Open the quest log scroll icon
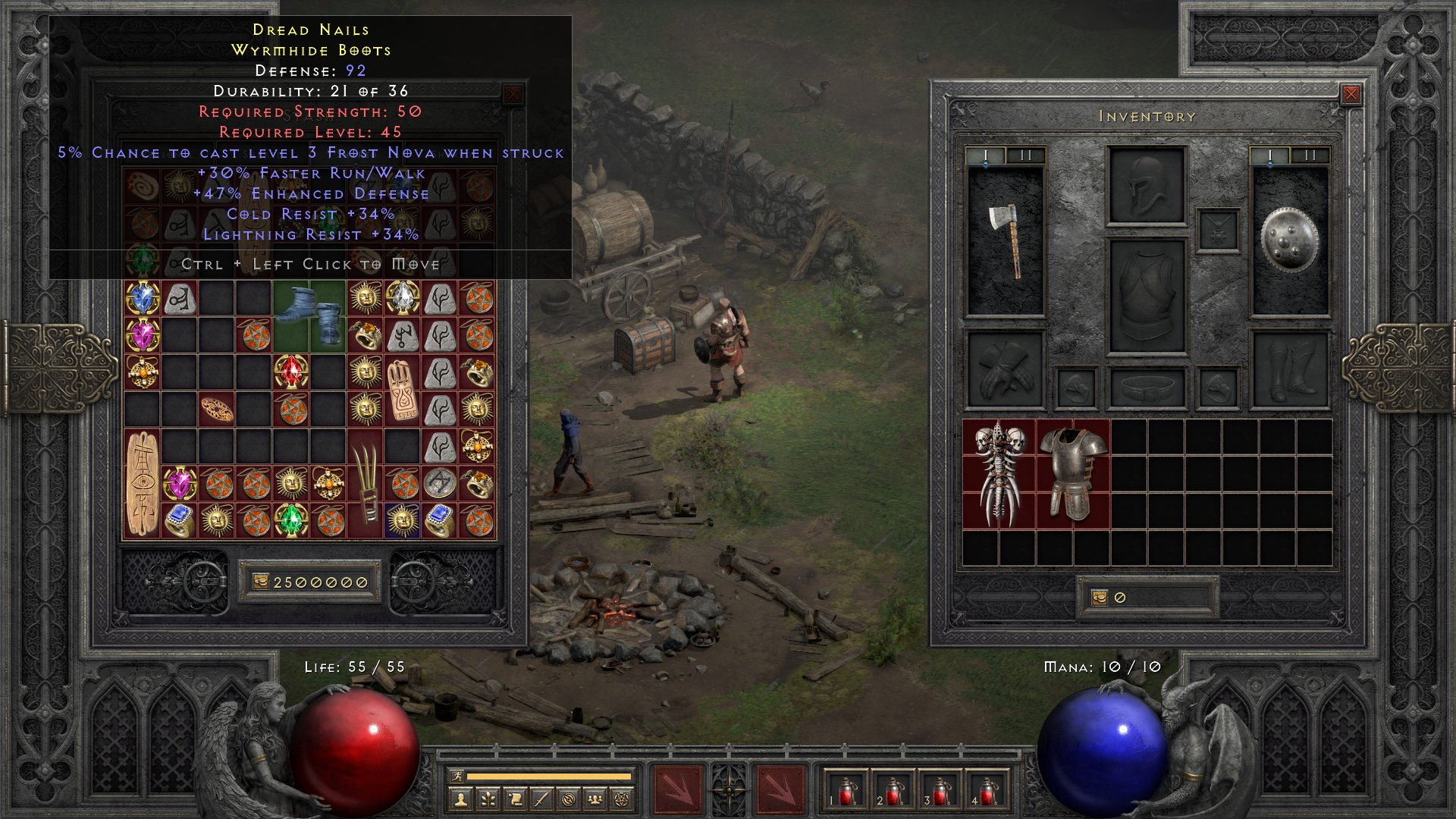The image size is (1456, 819). pos(516,801)
